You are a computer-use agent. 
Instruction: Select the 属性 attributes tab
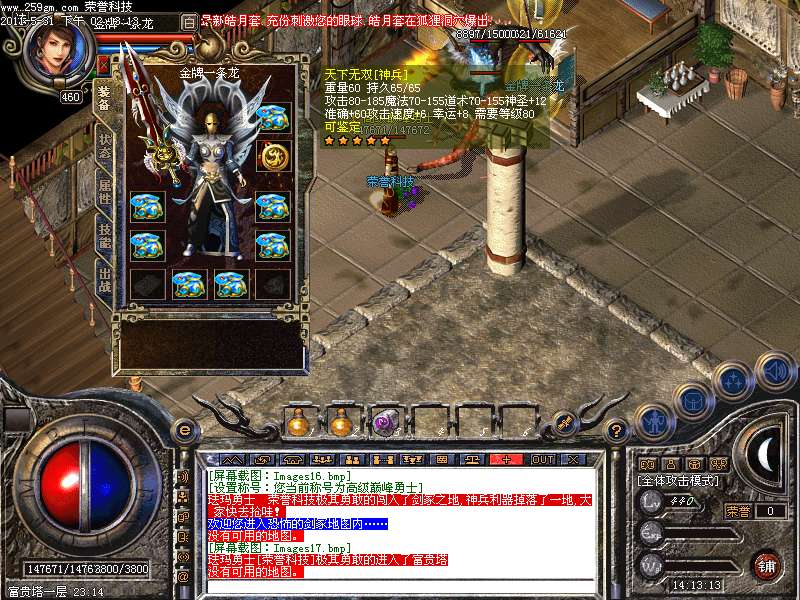[104, 191]
